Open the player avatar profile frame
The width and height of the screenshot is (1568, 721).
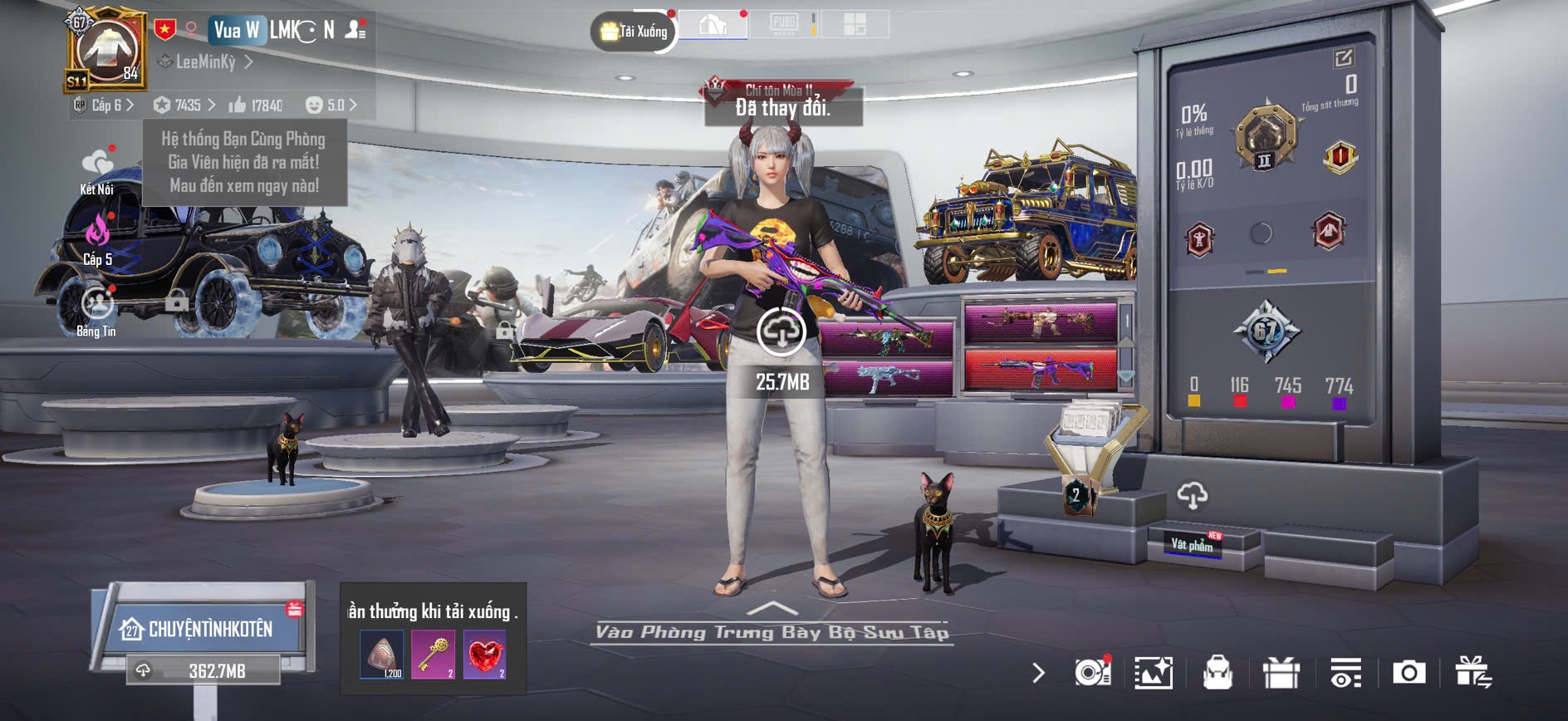[x=106, y=51]
